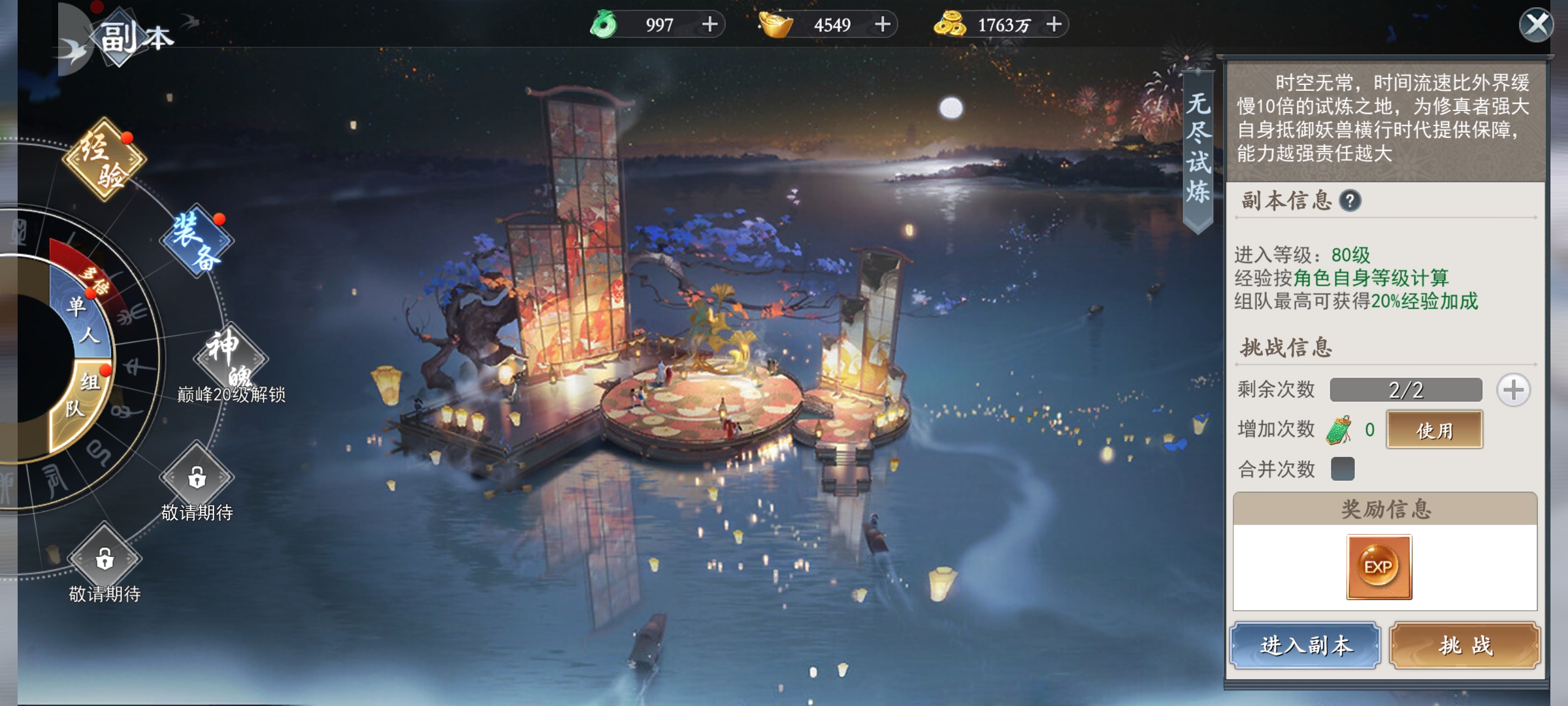
Task: Increase remaining attempts with the plus button
Action: coord(1513,390)
